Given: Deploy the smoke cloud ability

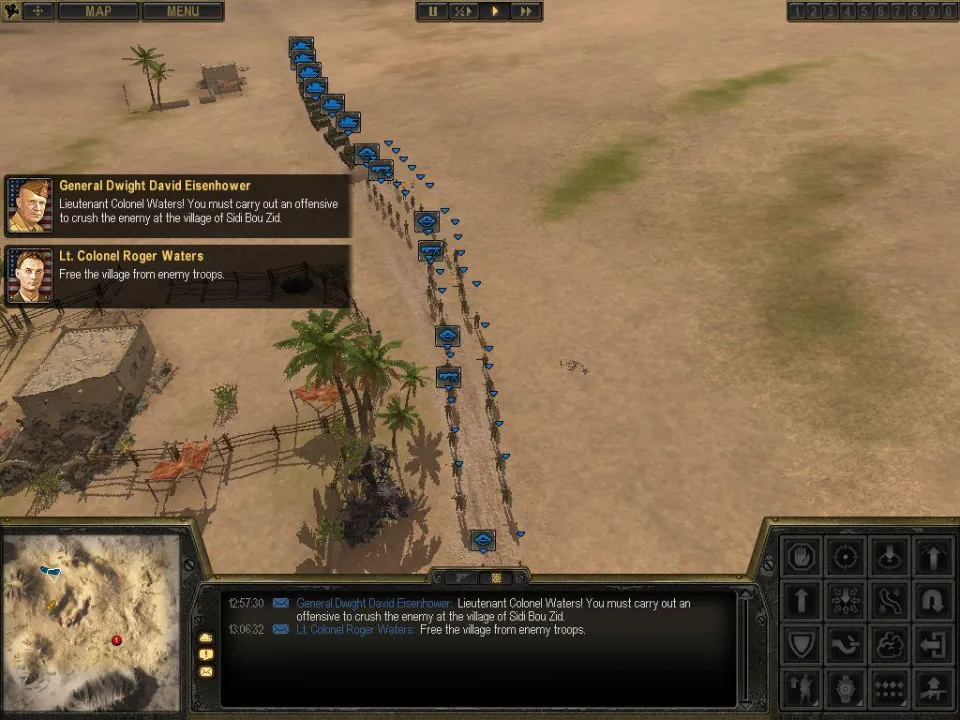Looking at the screenshot, I should pyautogui.click(x=889, y=645).
